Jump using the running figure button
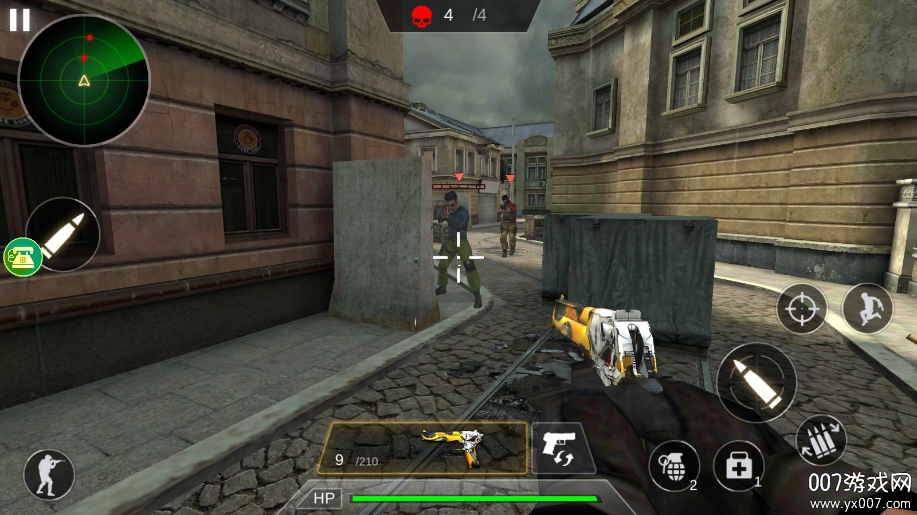The height and width of the screenshot is (515, 917). [867, 308]
